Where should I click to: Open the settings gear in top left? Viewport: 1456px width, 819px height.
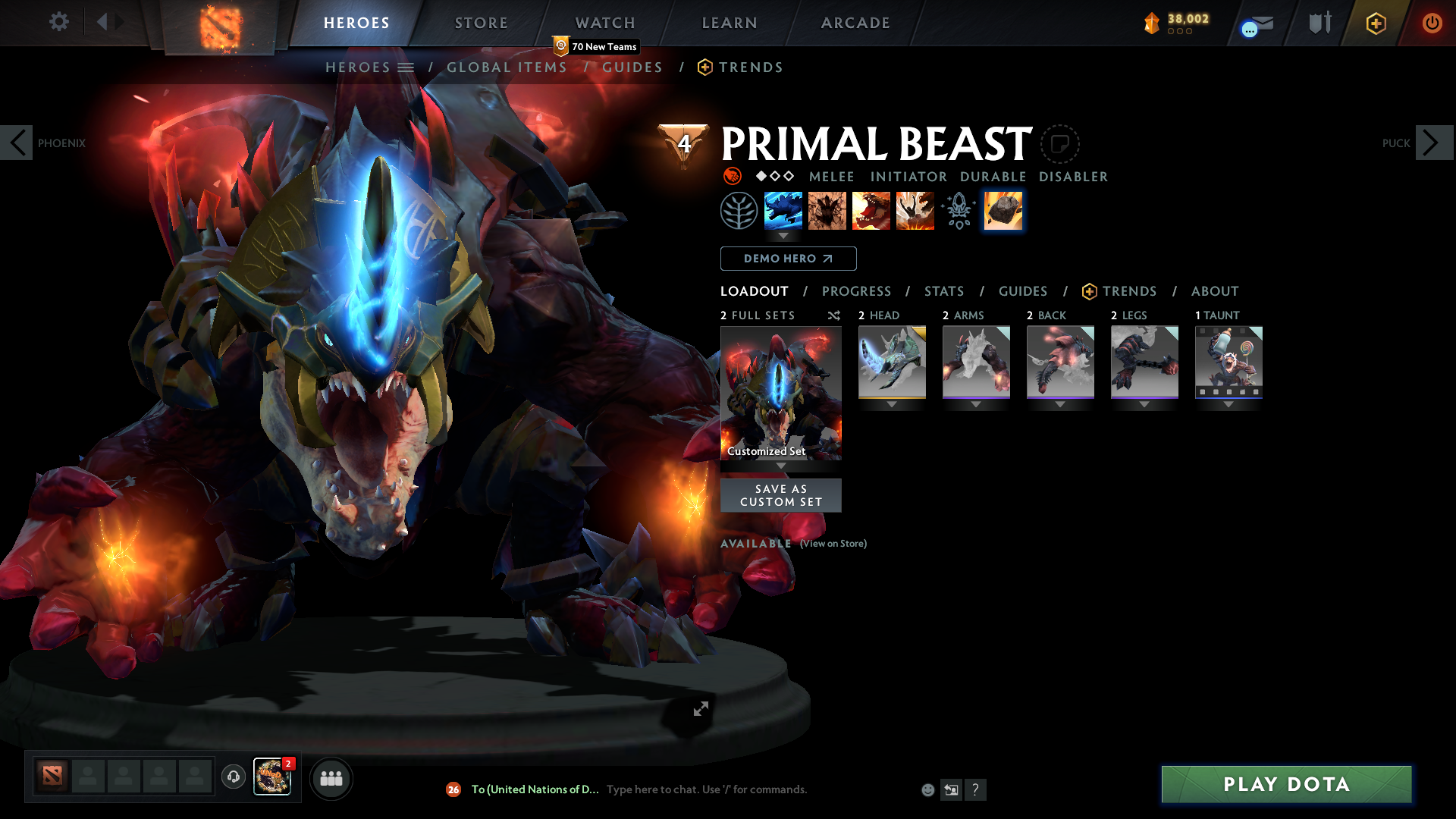tap(58, 22)
